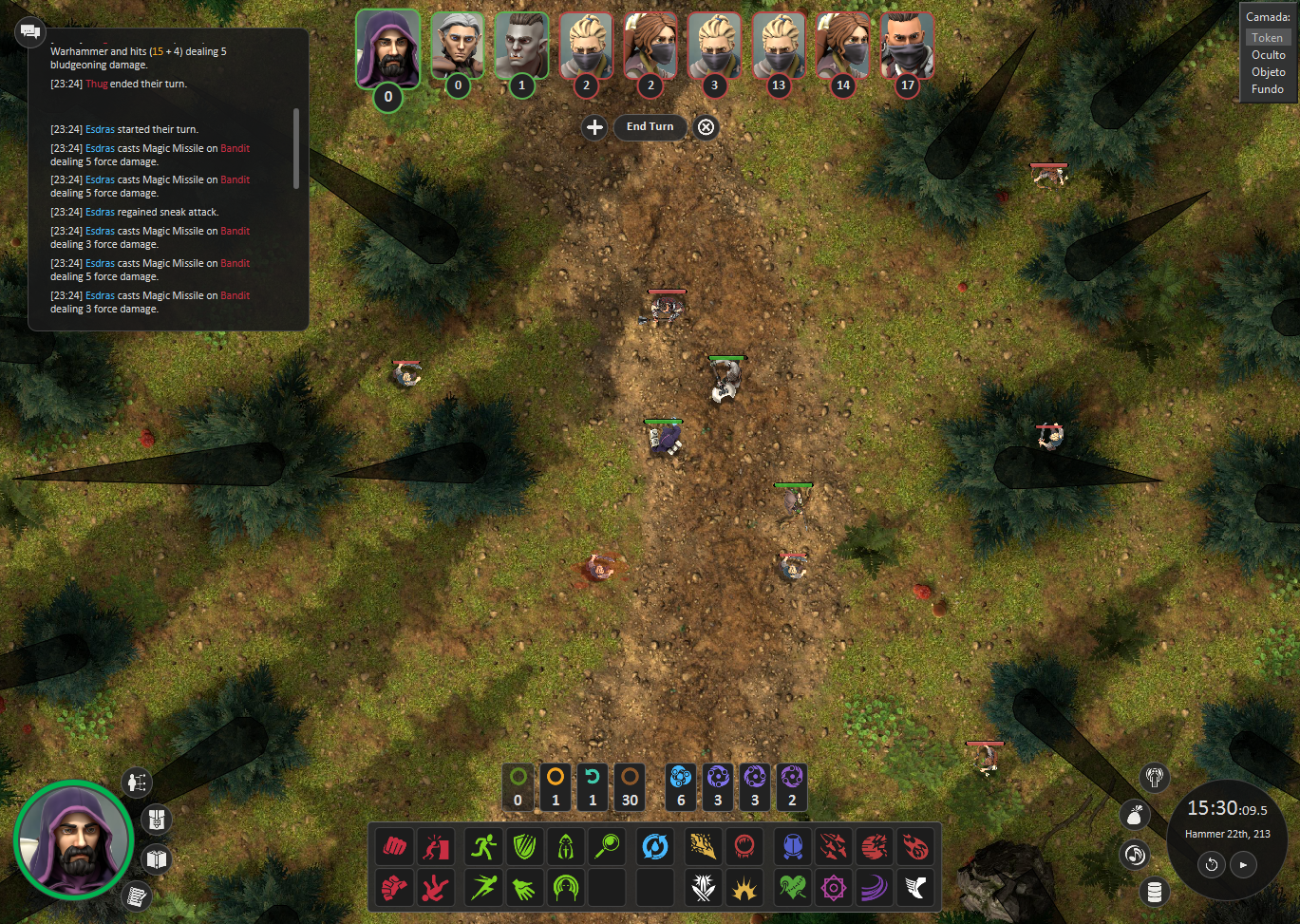This screenshot has width=1300, height=924.
Task: Select the hooded Esdras portrait in initiative order
Action: point(387,48)
